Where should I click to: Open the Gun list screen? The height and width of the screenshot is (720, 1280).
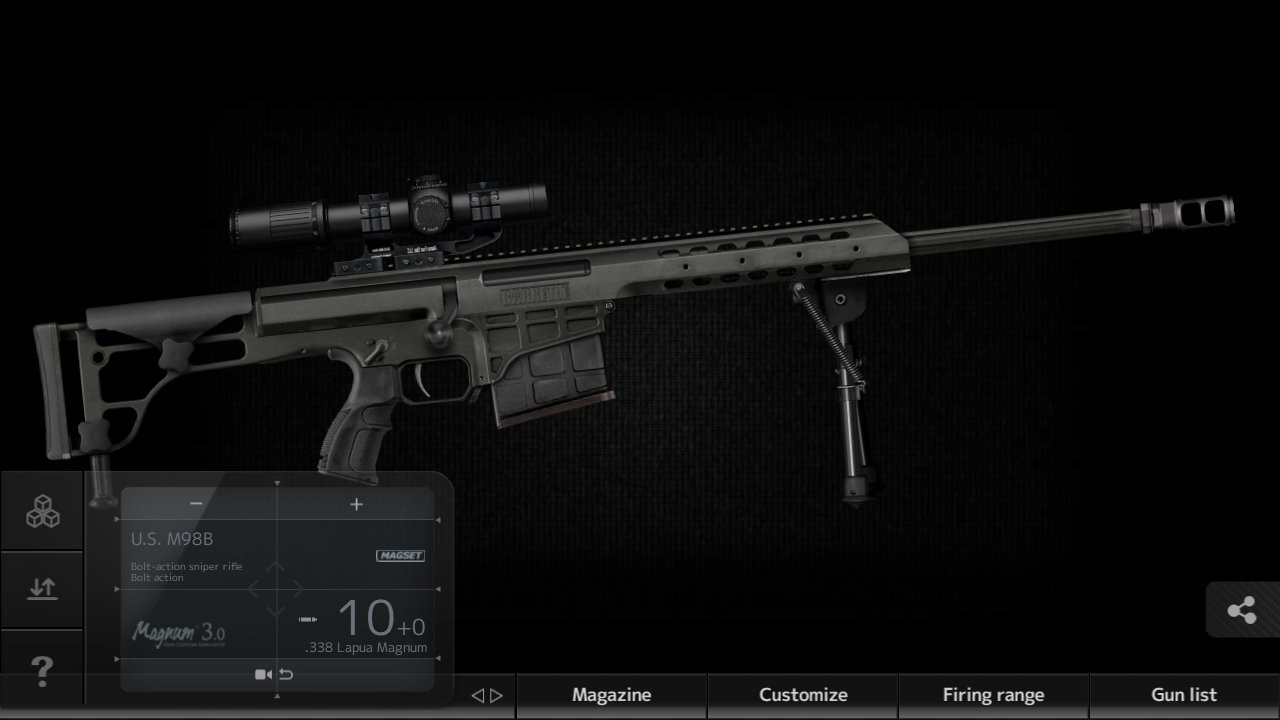tap(1184, 694)
